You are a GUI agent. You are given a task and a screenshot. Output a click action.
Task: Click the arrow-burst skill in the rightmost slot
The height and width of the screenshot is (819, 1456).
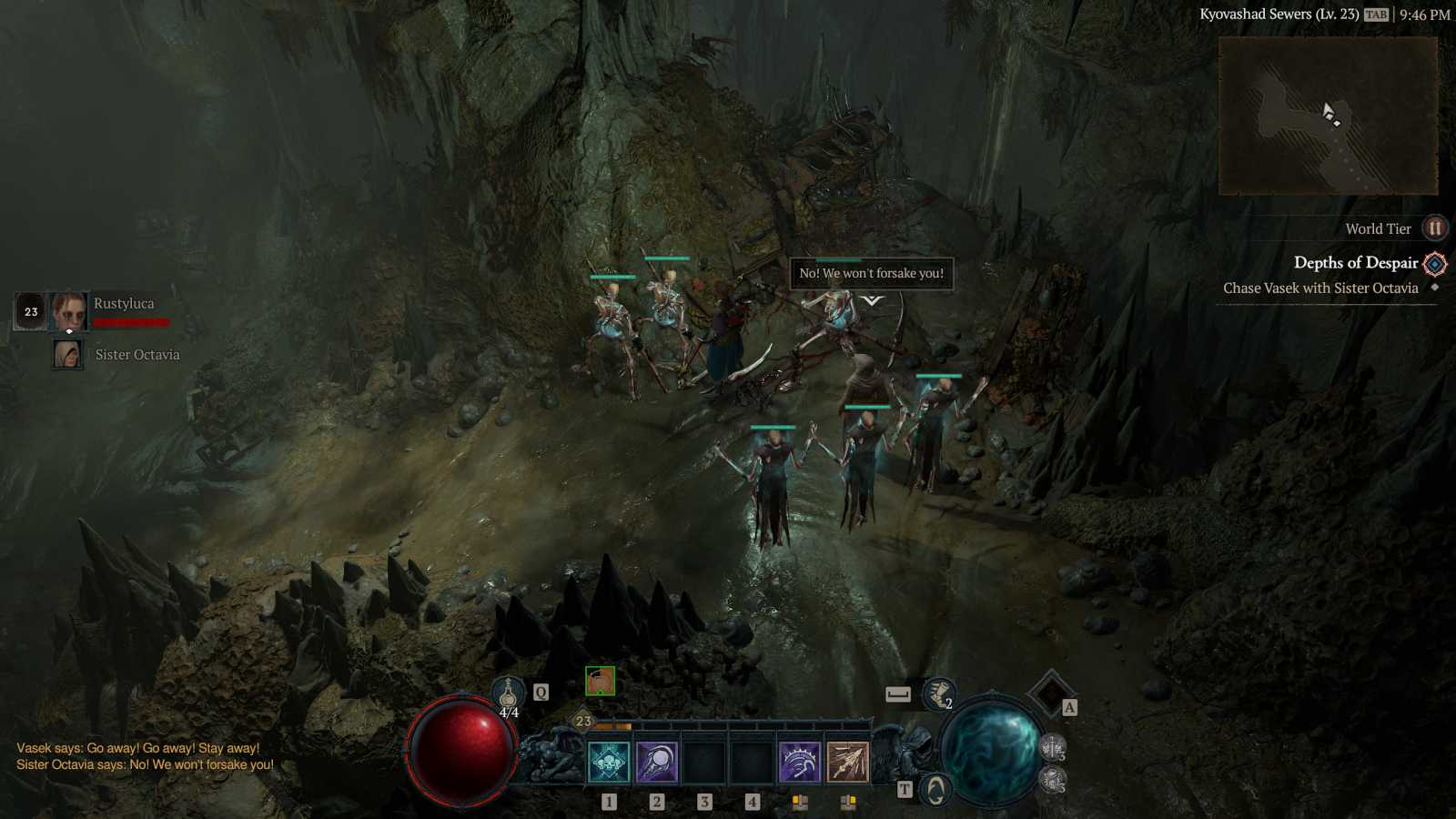pos(847,759)
